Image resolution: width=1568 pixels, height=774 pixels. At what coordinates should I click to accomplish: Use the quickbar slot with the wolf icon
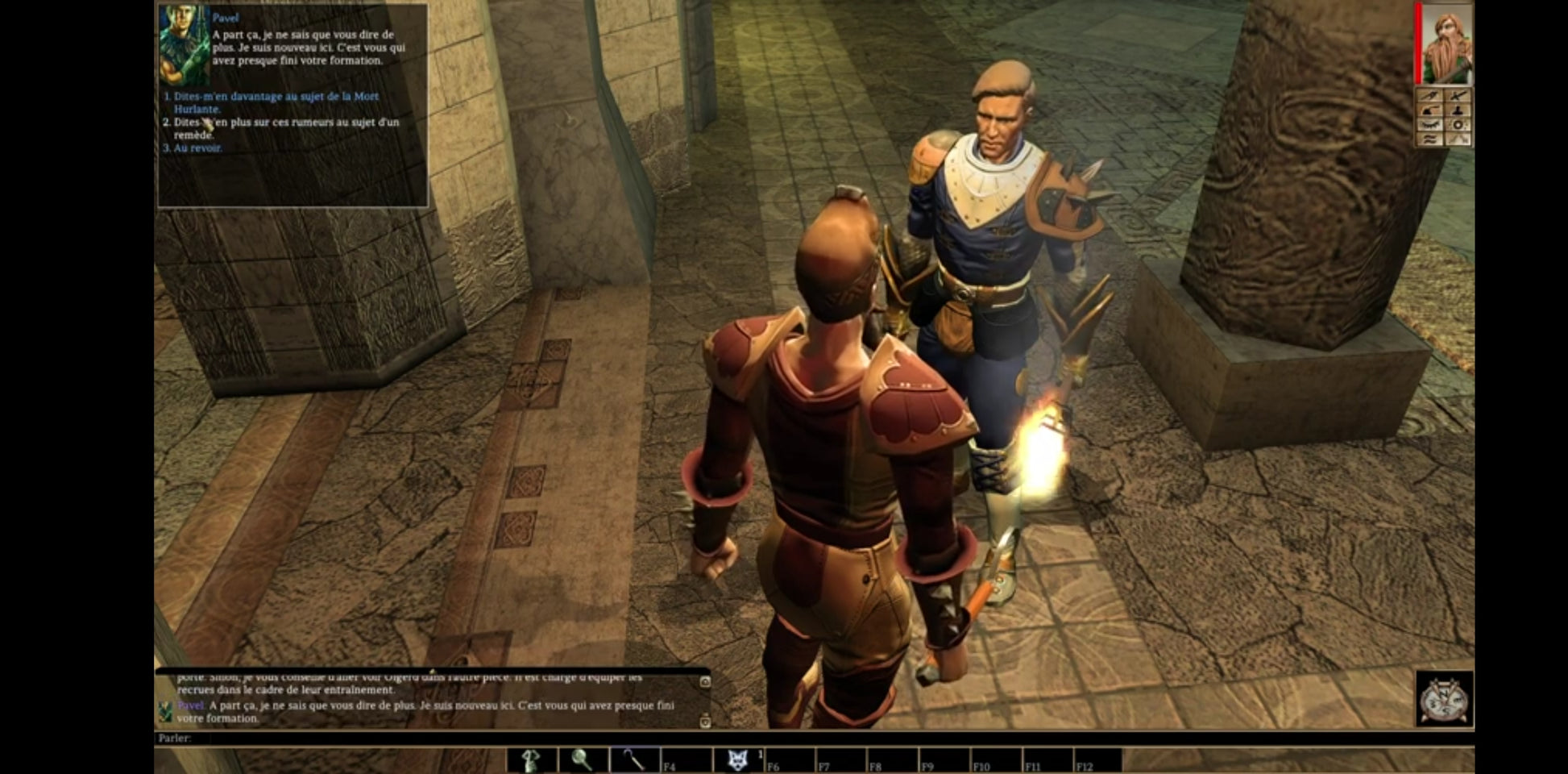[x=737, y=760]
